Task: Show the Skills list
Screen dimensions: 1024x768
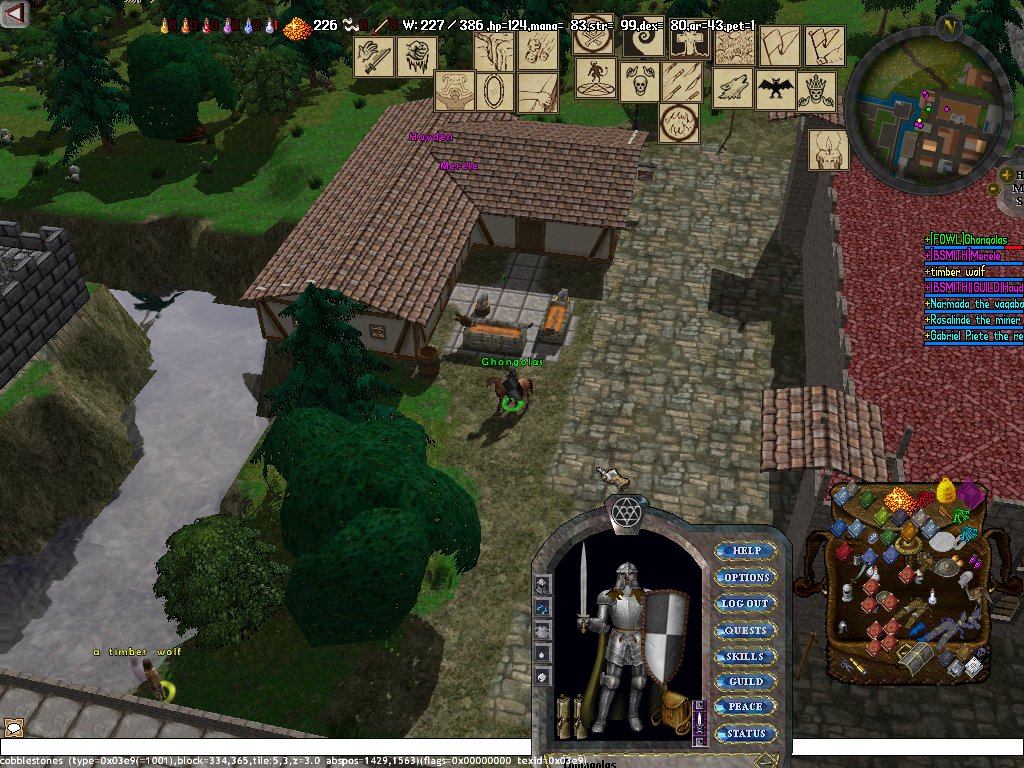Action: pyautogui.click(x=746, y=657)
